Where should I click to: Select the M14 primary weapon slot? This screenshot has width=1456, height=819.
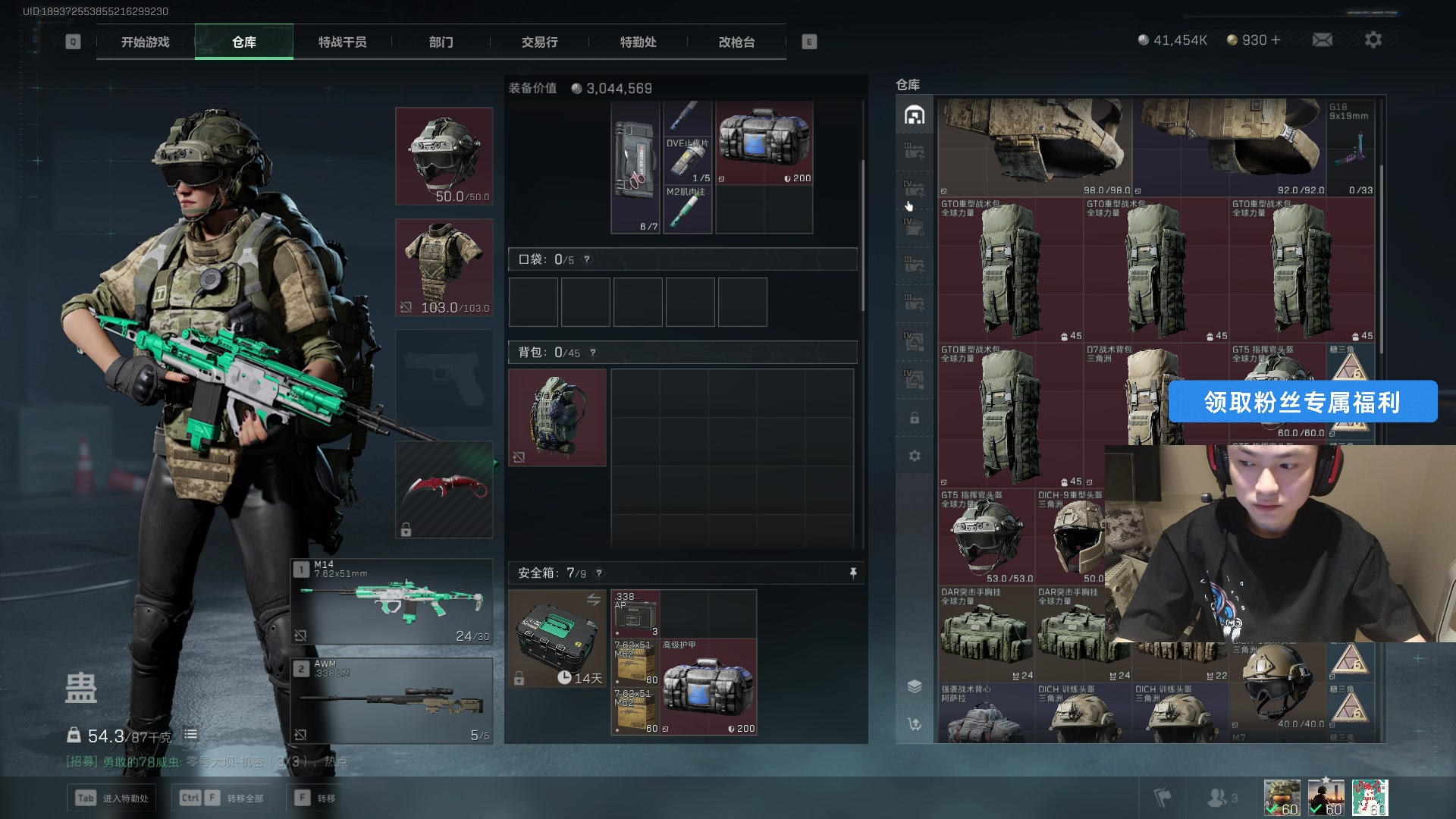click(392, 601)
